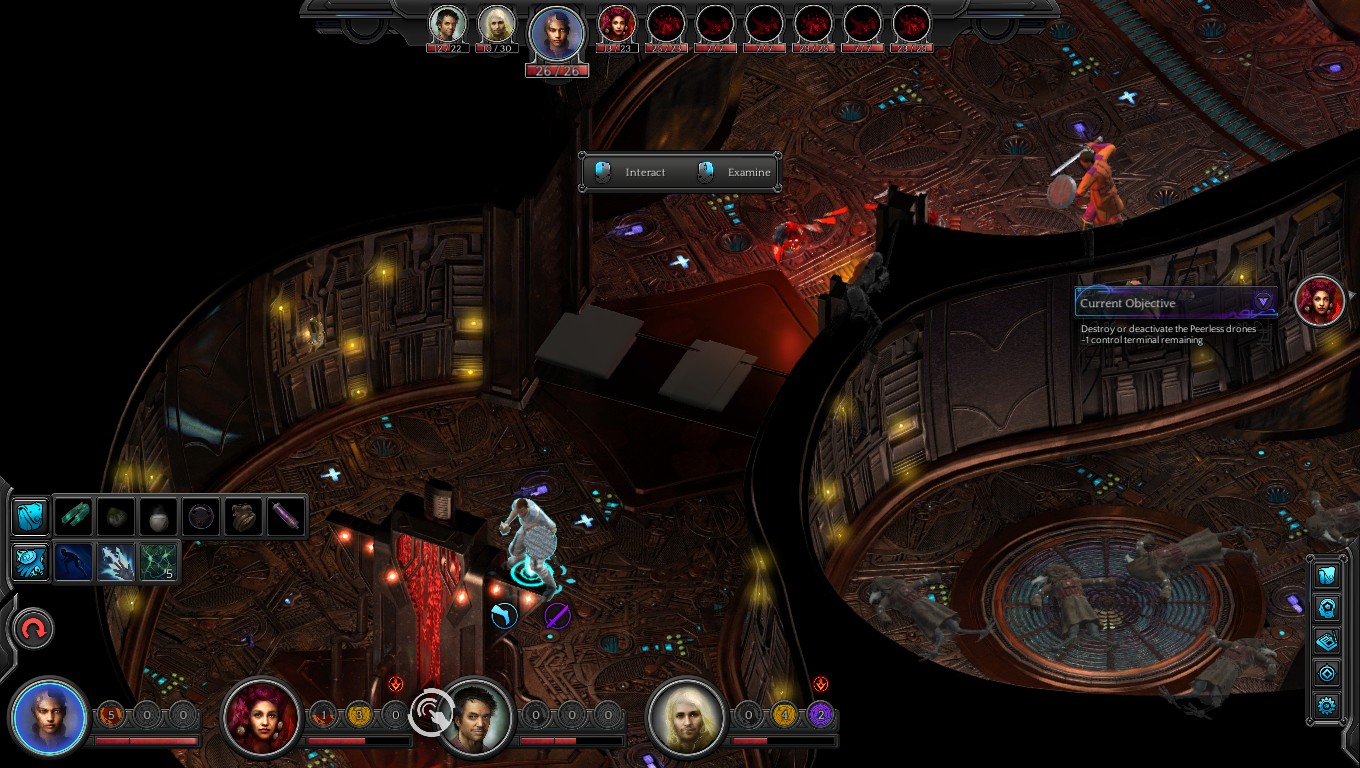Open the settings gear menu

click(x=1327, y=706)
